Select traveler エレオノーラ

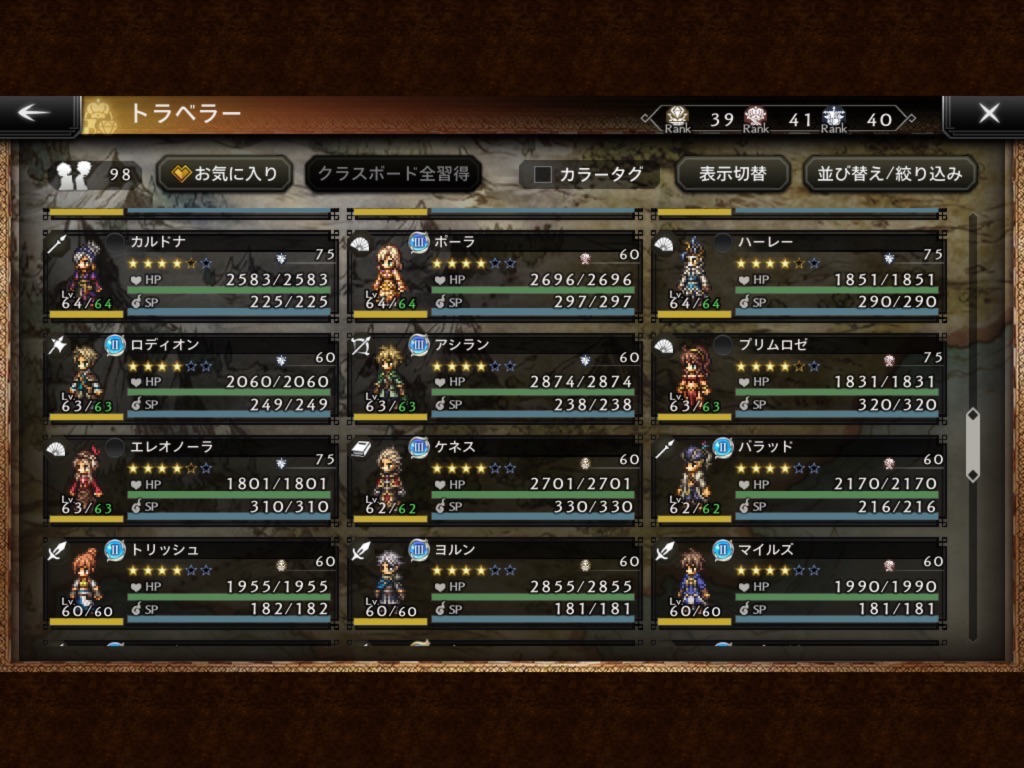[190, 479]
